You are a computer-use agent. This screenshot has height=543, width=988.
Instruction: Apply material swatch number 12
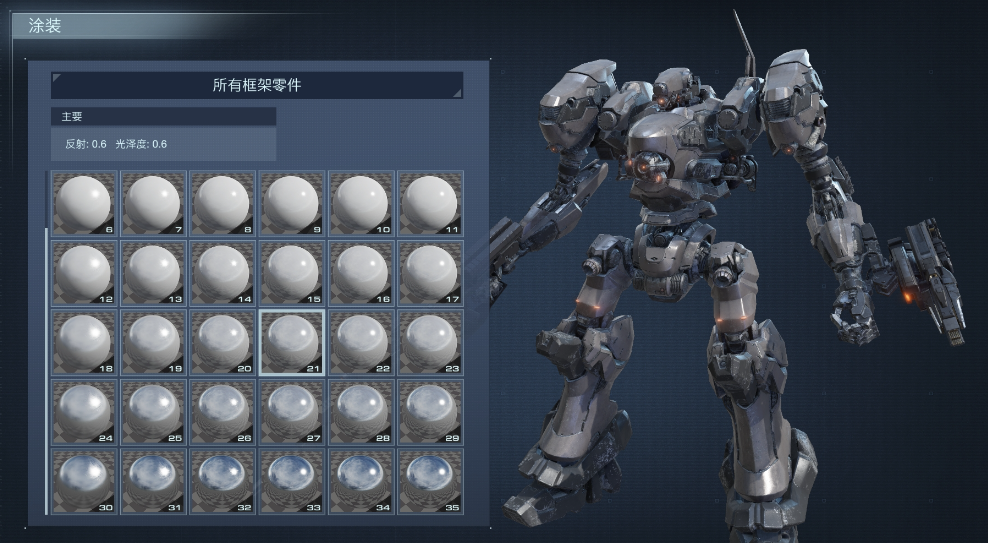[x=84, y=273]
